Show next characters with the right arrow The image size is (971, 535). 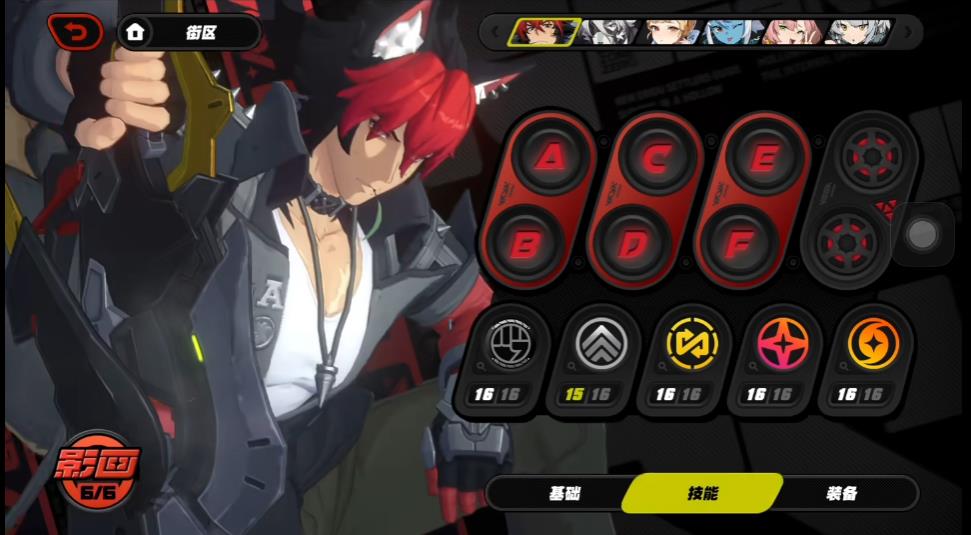pos(908,32)
